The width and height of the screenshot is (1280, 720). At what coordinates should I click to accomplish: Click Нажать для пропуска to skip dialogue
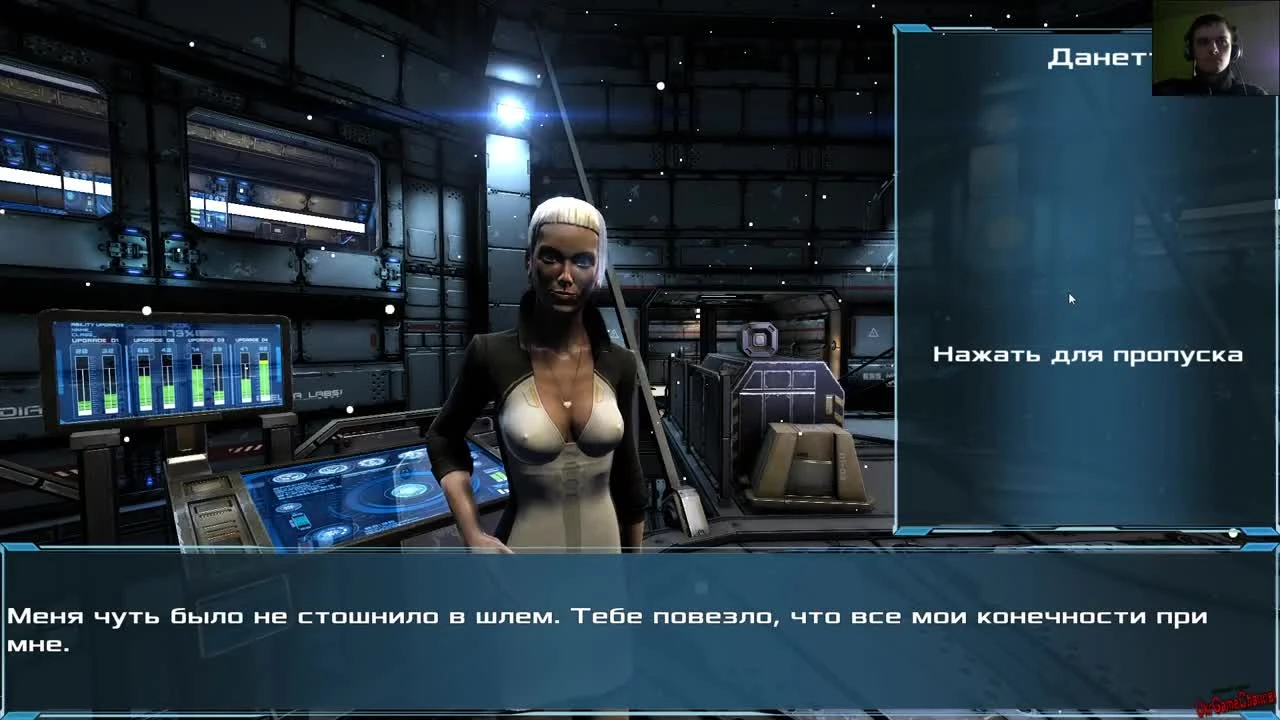[1088, 355]
